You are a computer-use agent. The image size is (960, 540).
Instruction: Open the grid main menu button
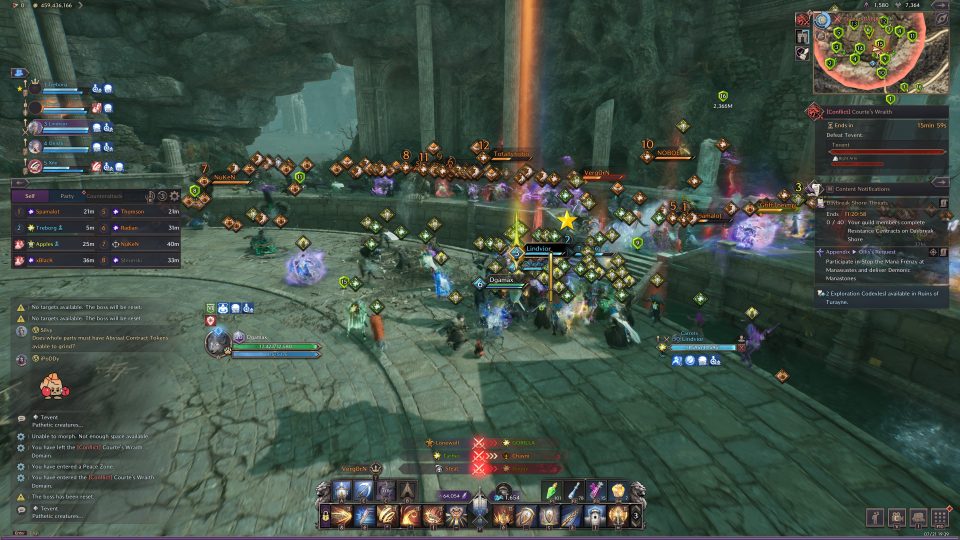tap(939, 517)
